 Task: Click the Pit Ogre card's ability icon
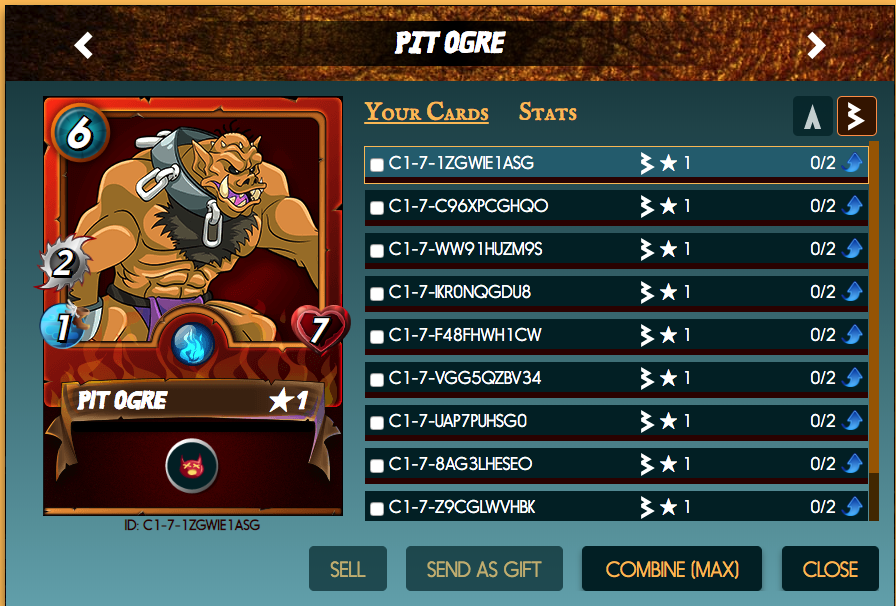pos(192,465)
